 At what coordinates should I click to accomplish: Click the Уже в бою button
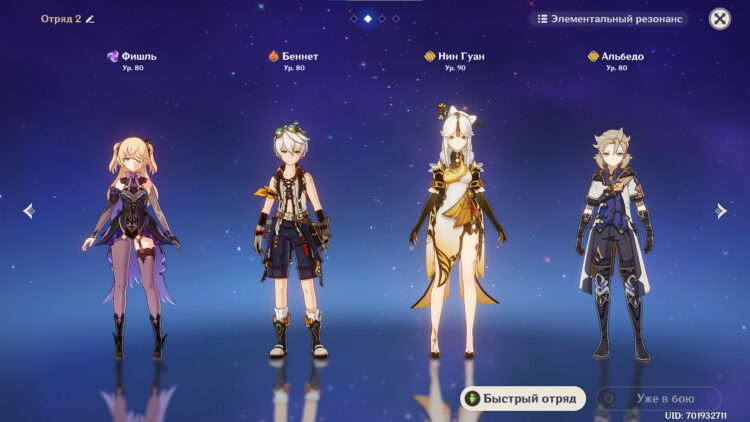point(658,398)
